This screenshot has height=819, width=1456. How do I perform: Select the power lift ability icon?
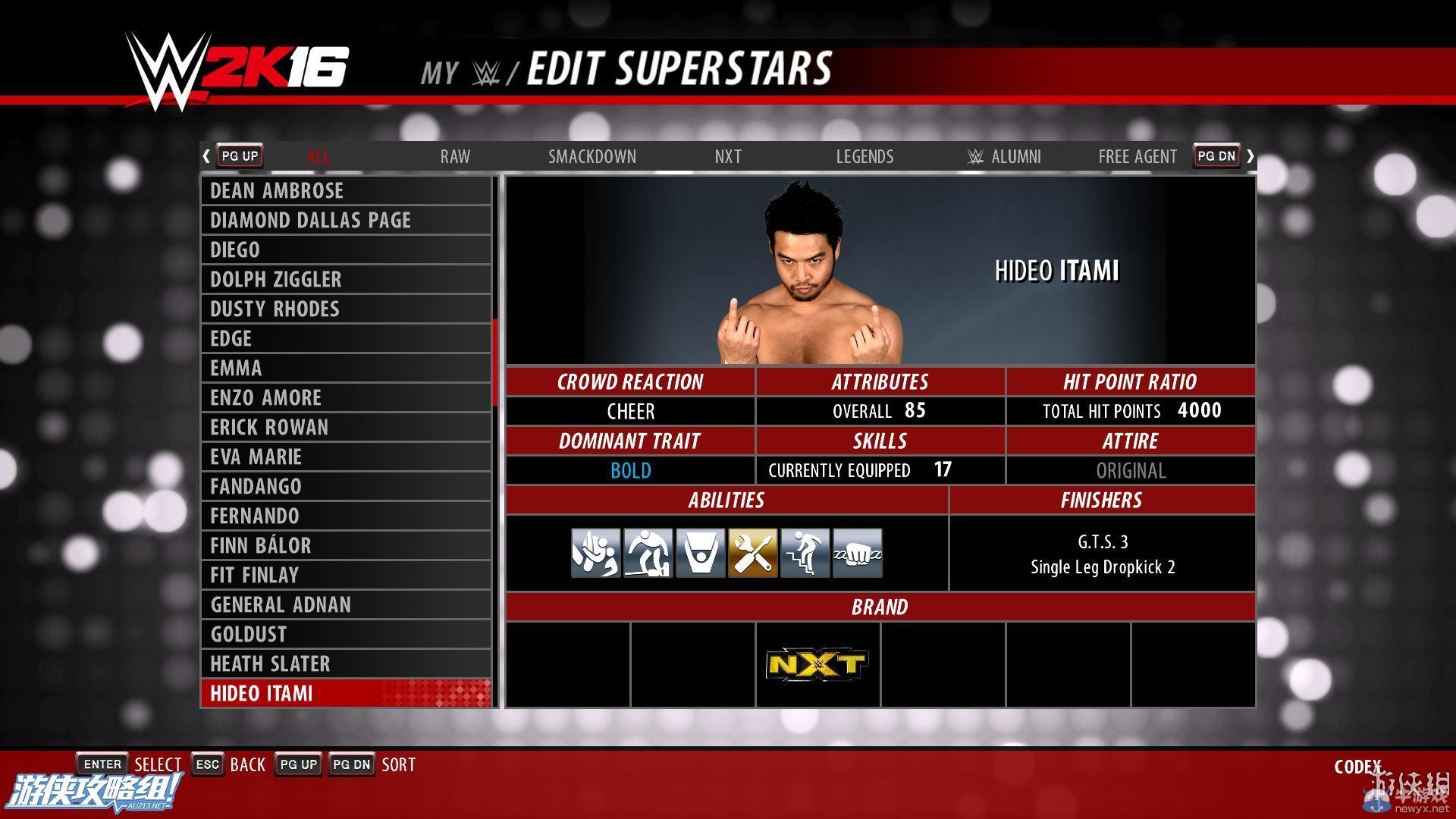[699, 552]
